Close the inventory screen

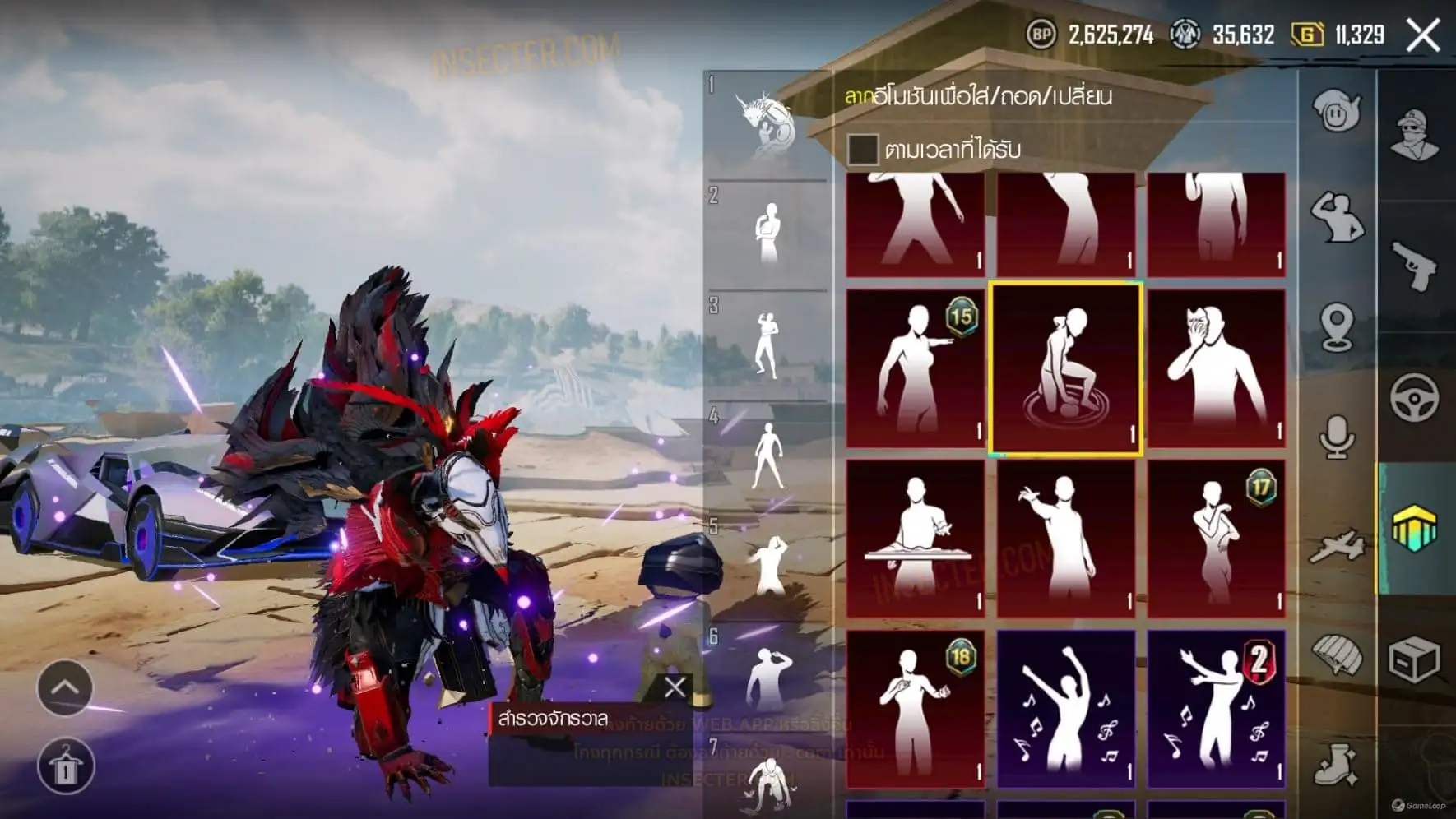pos(1423,35)
